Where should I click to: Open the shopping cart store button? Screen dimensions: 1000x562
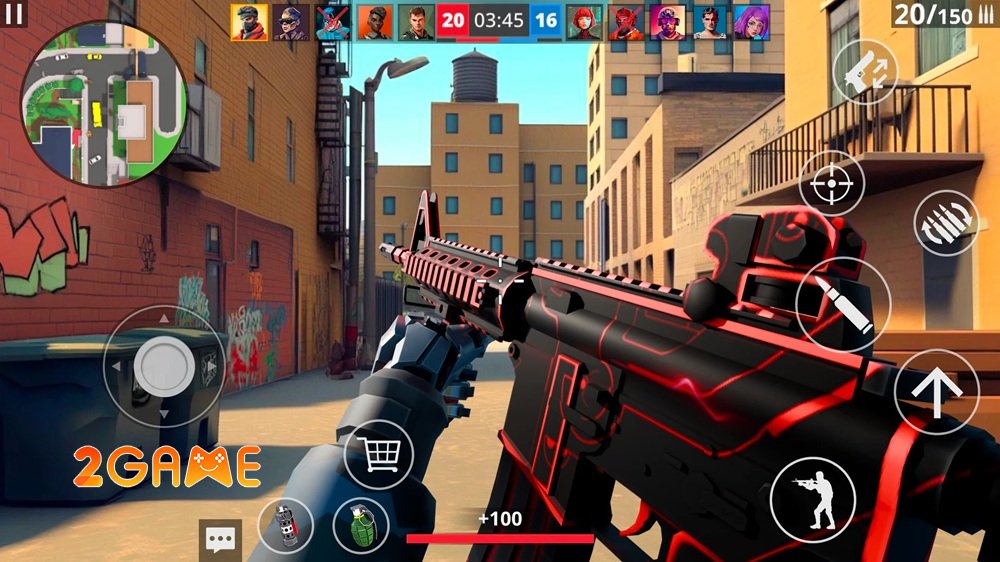click(x=378, y=454)
